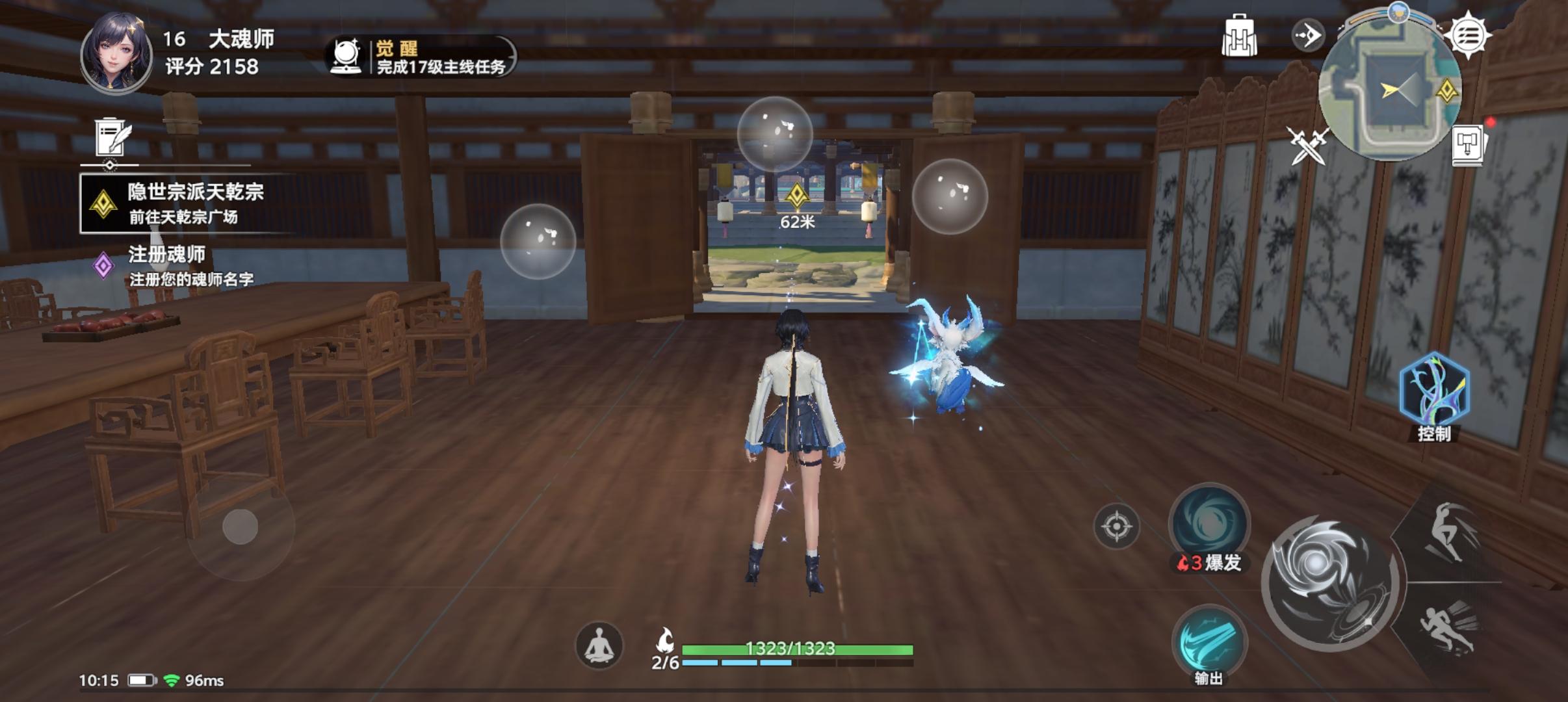
Task: Open the backpack inventory
Action: pos(1238,36)
